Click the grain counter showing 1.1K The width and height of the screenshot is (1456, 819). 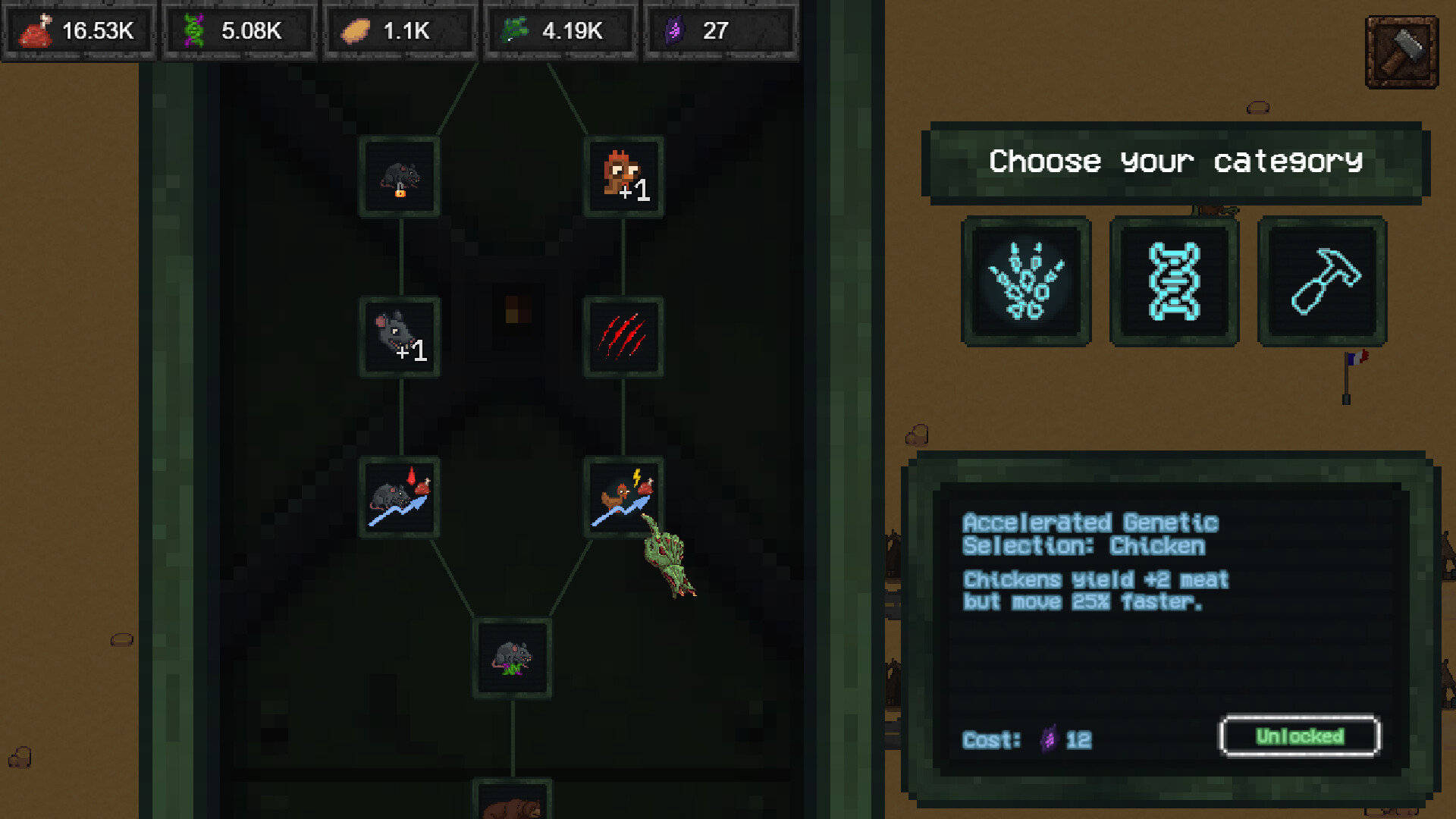(x=400, y=30)
